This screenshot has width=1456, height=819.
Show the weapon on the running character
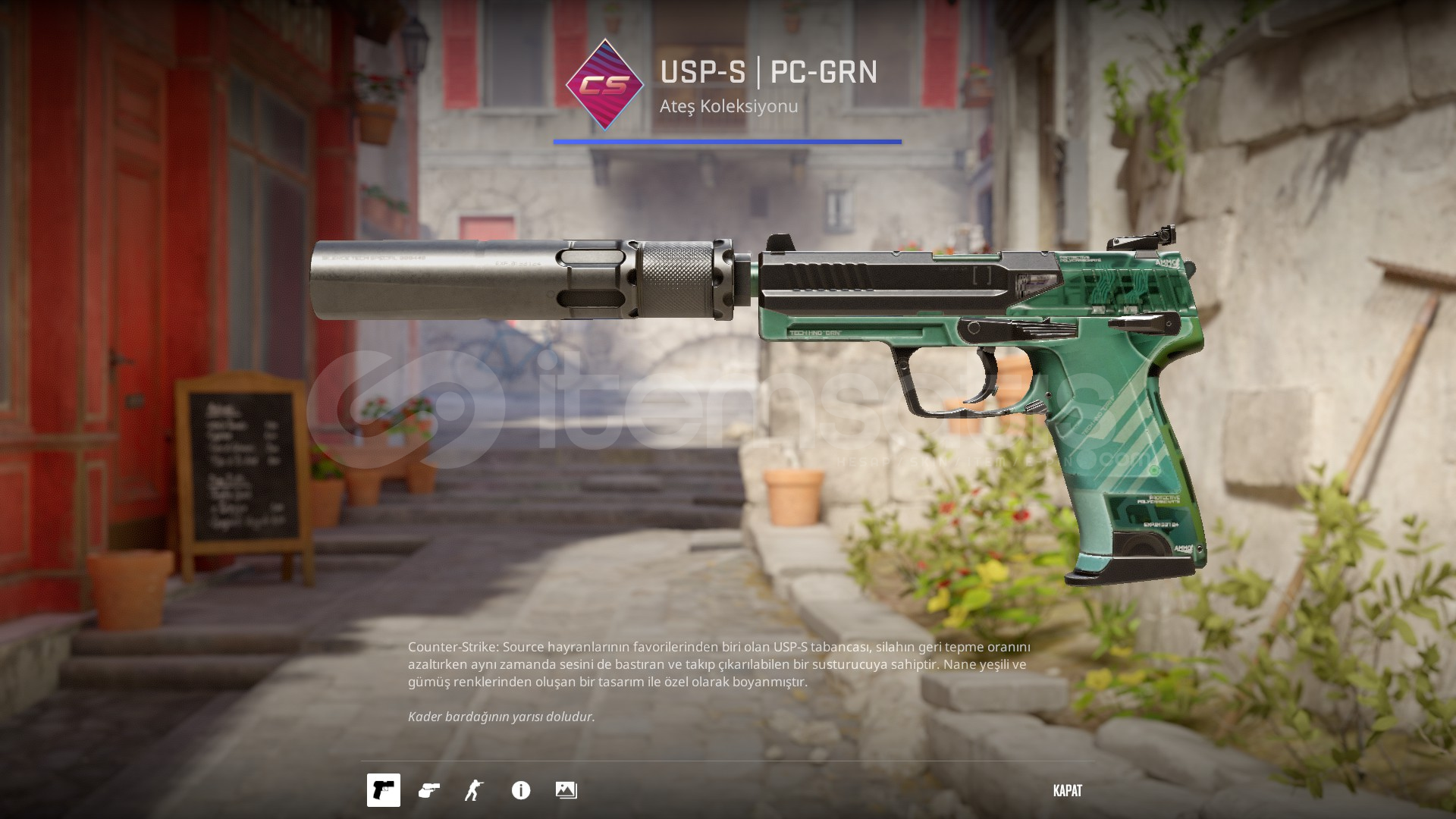click(475, 790)
